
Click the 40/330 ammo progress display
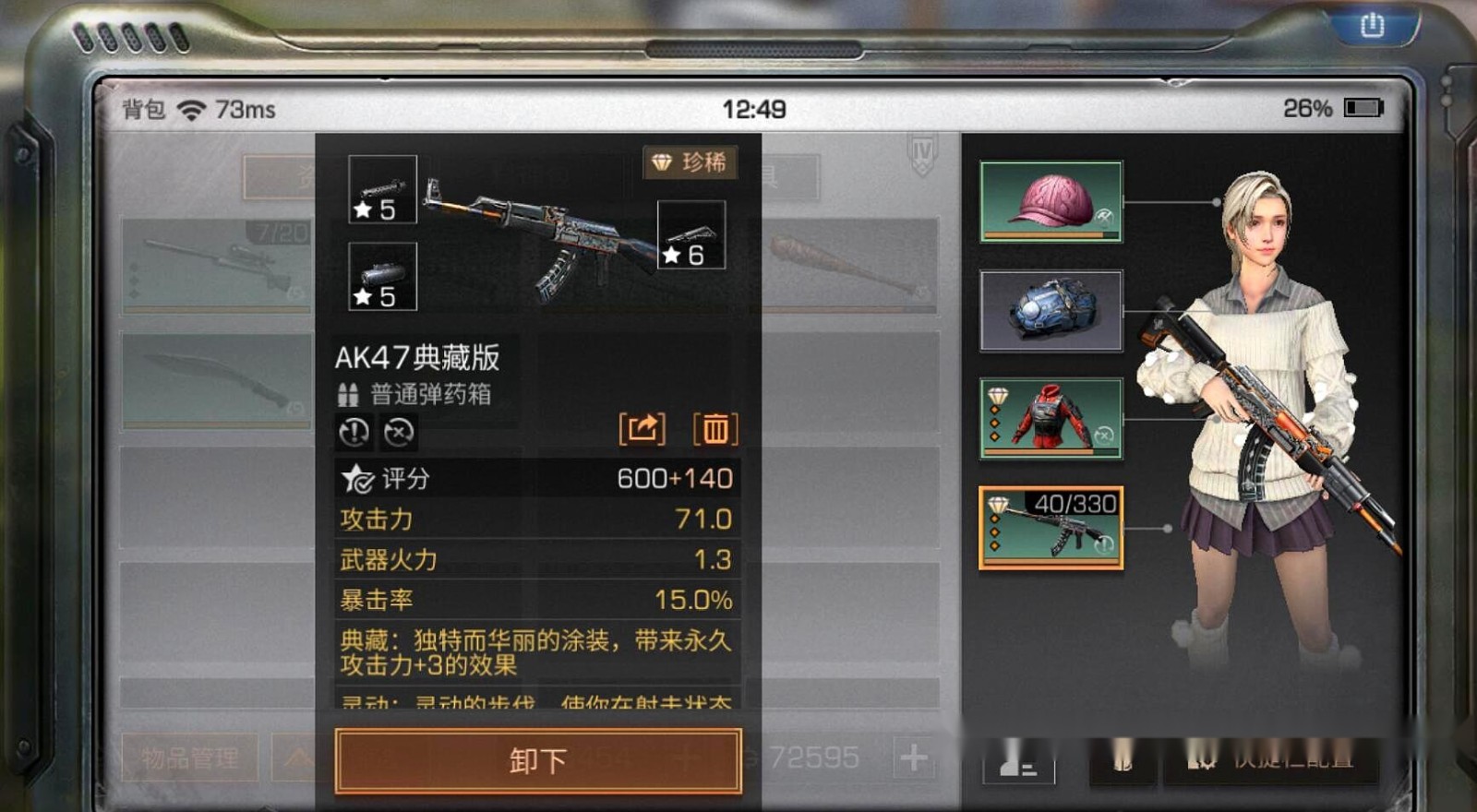coord(1078,503)
